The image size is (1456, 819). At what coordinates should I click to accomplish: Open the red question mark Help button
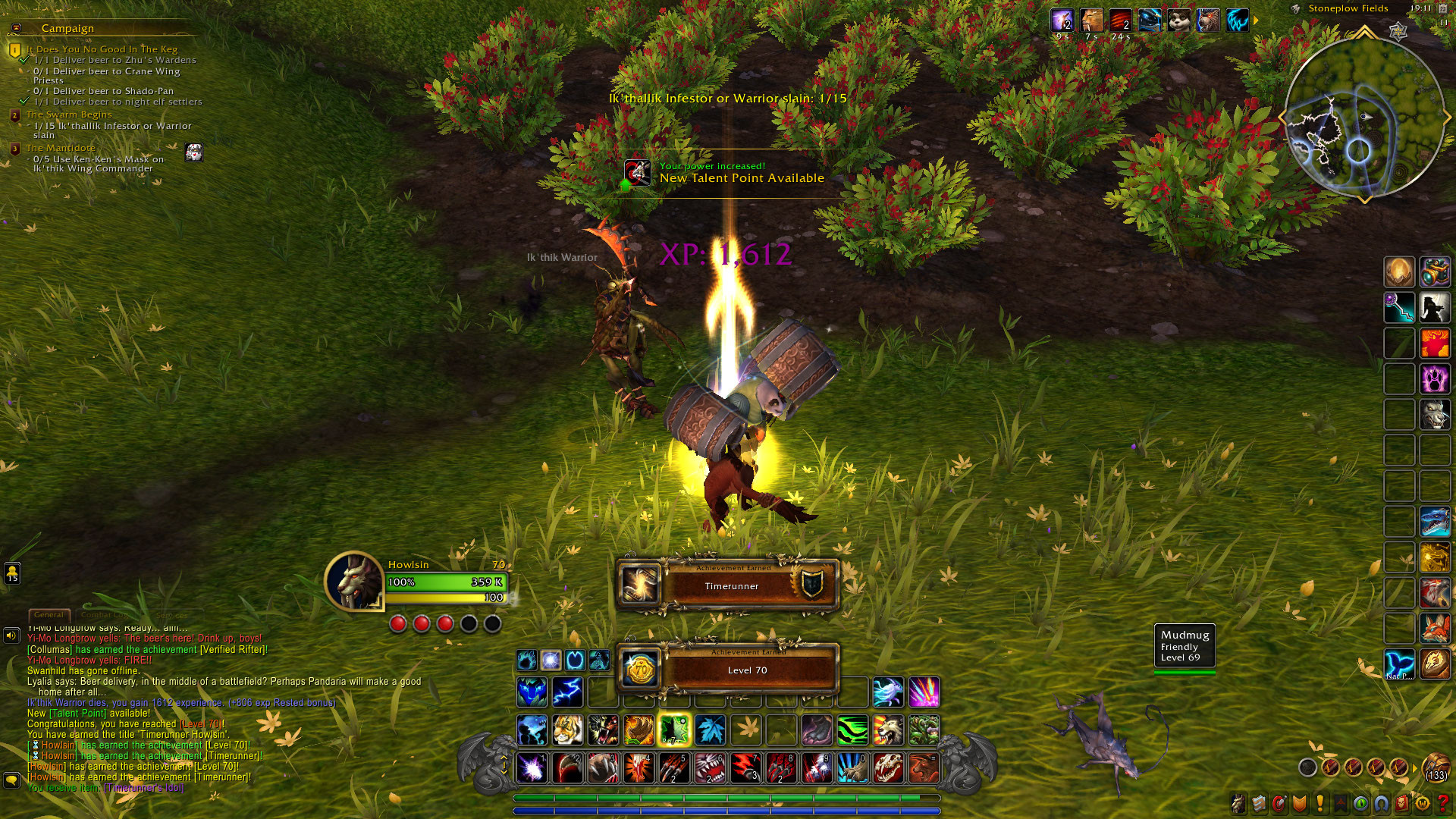pyautogui.click(x=1444, y=803)
